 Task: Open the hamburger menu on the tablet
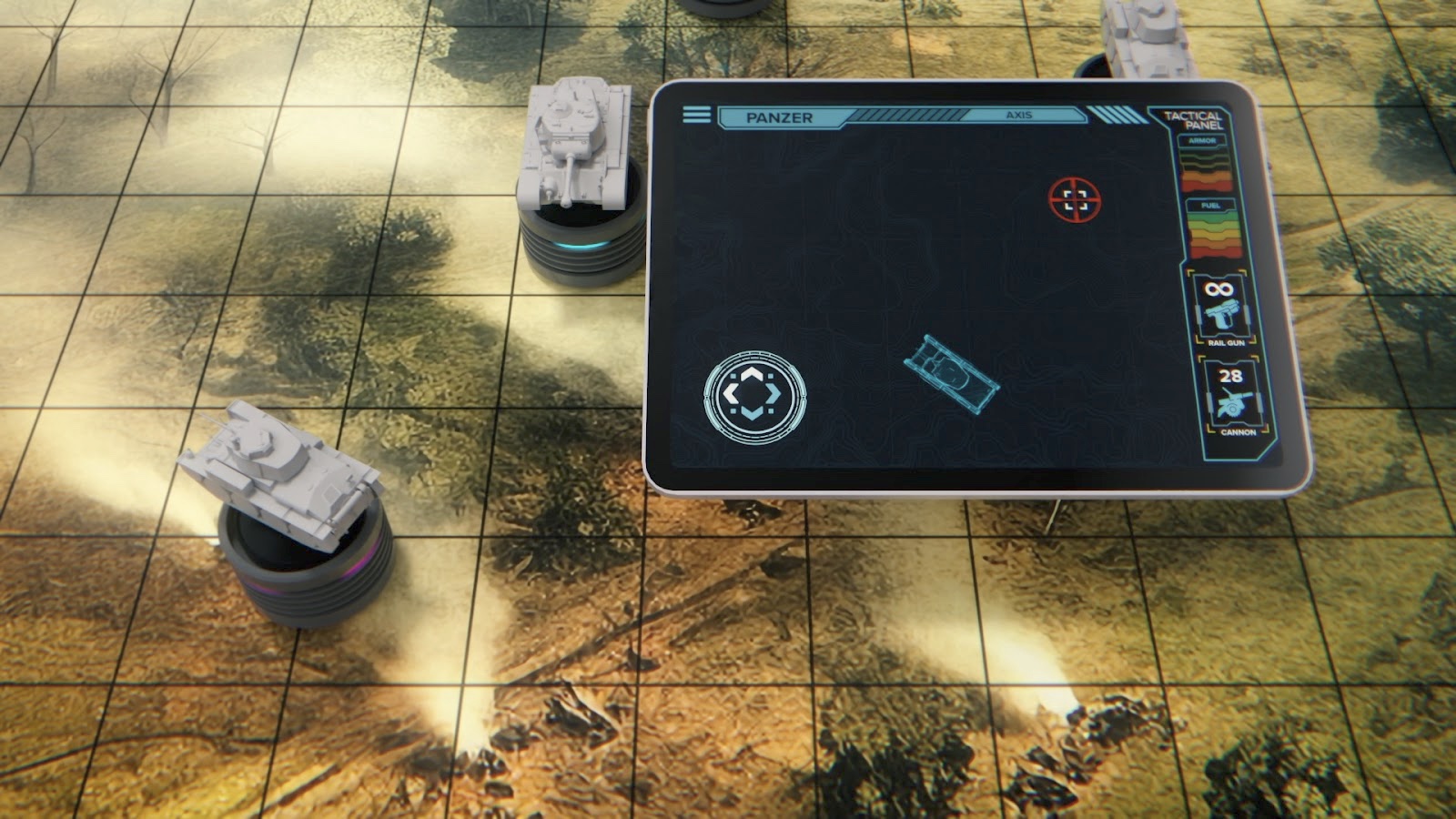tap(696, 115)
